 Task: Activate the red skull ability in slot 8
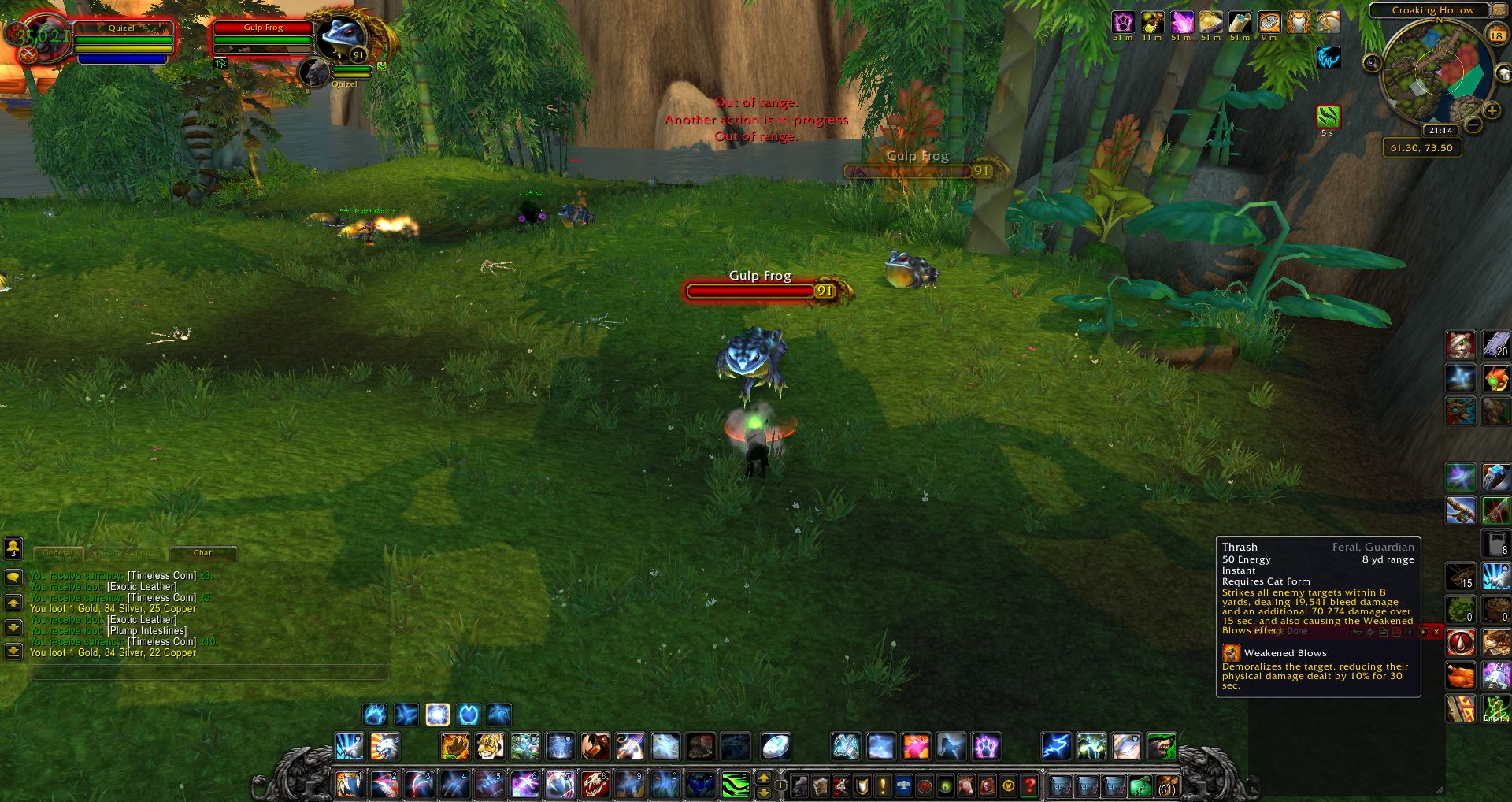[x=595, y=785]
